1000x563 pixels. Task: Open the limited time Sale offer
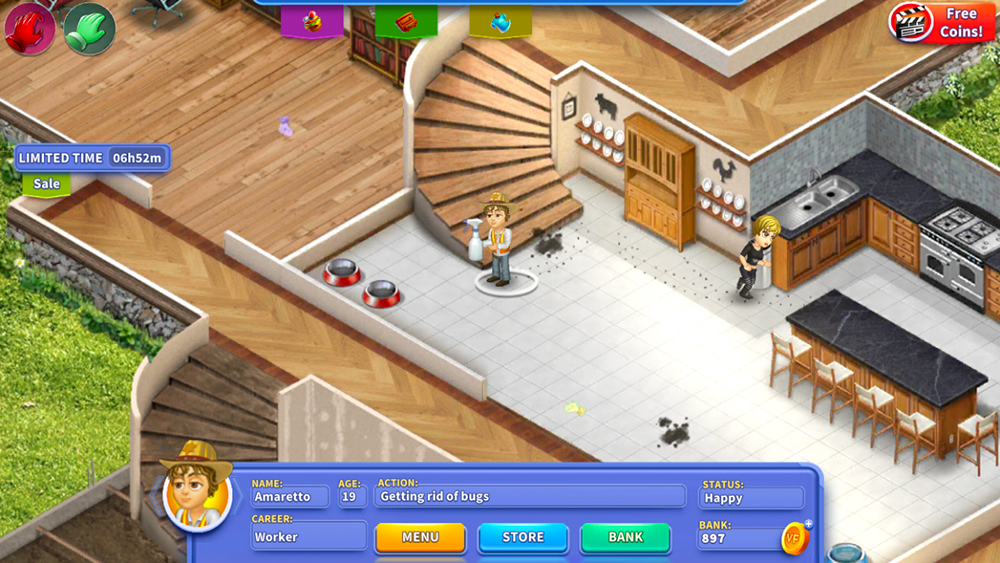pyautogui.click(x=47, y=184)
